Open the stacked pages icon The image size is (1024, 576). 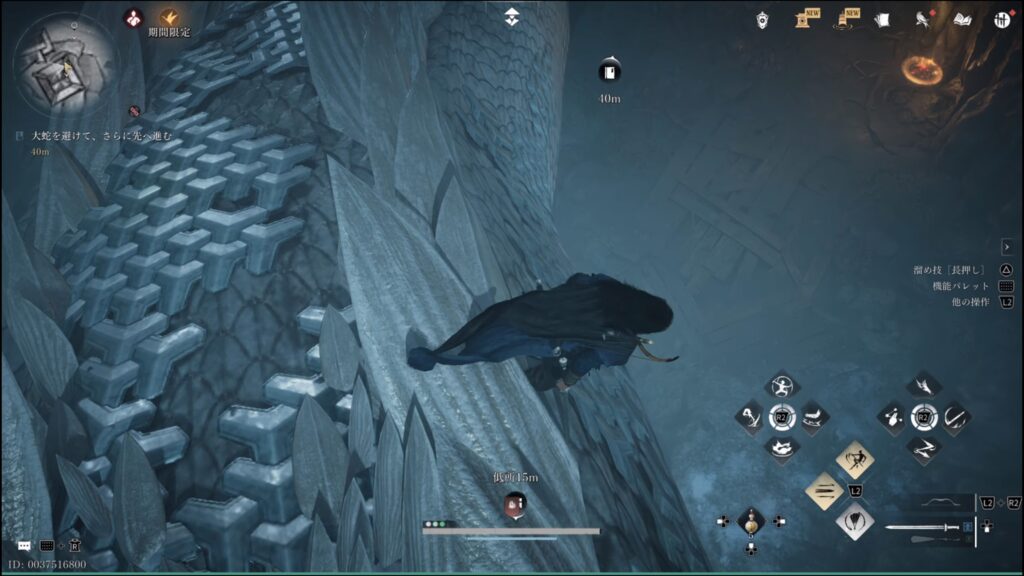pos(881,19)
